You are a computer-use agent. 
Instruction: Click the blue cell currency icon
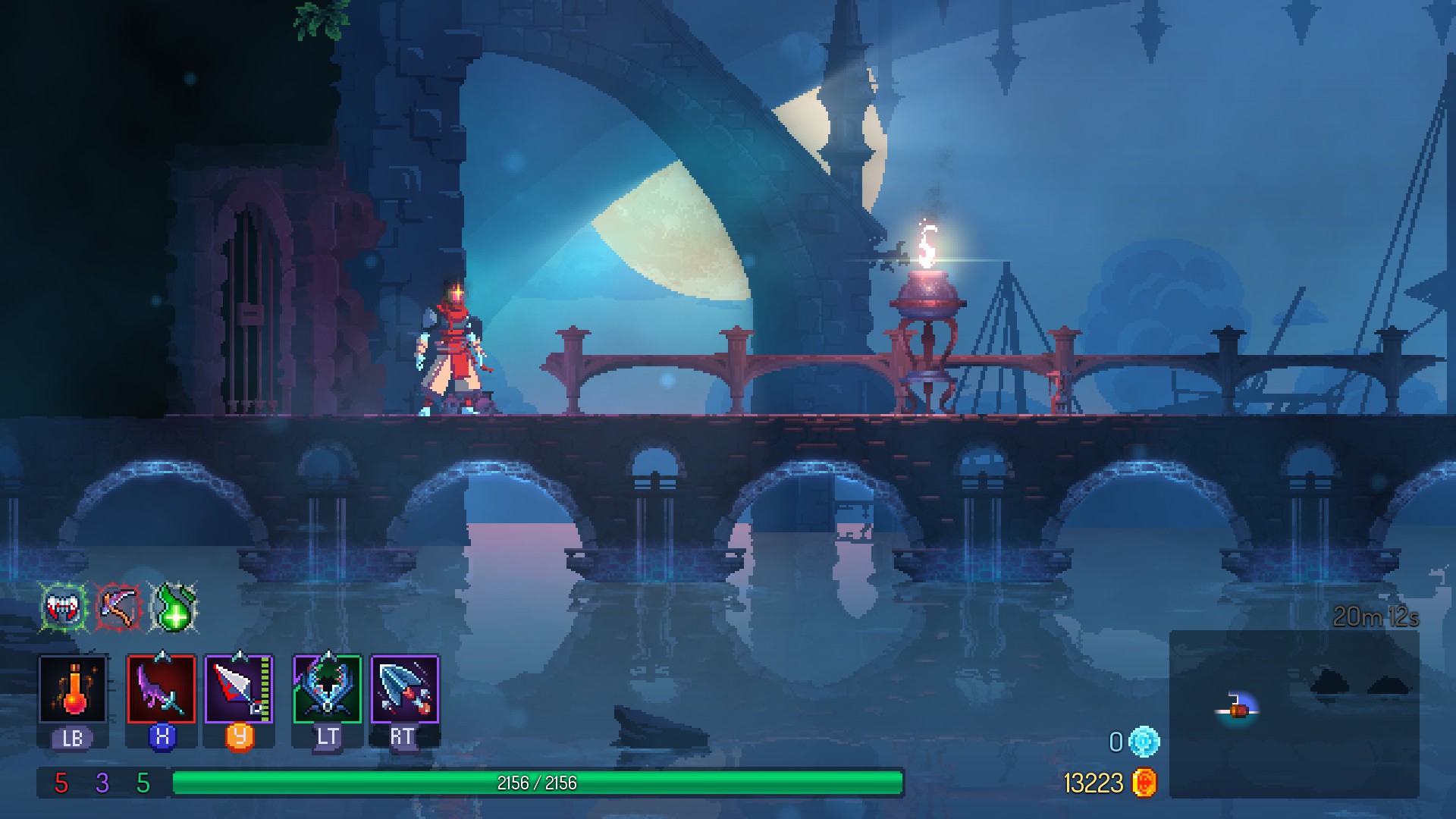pyautogui.click(x=1144, y=742)
